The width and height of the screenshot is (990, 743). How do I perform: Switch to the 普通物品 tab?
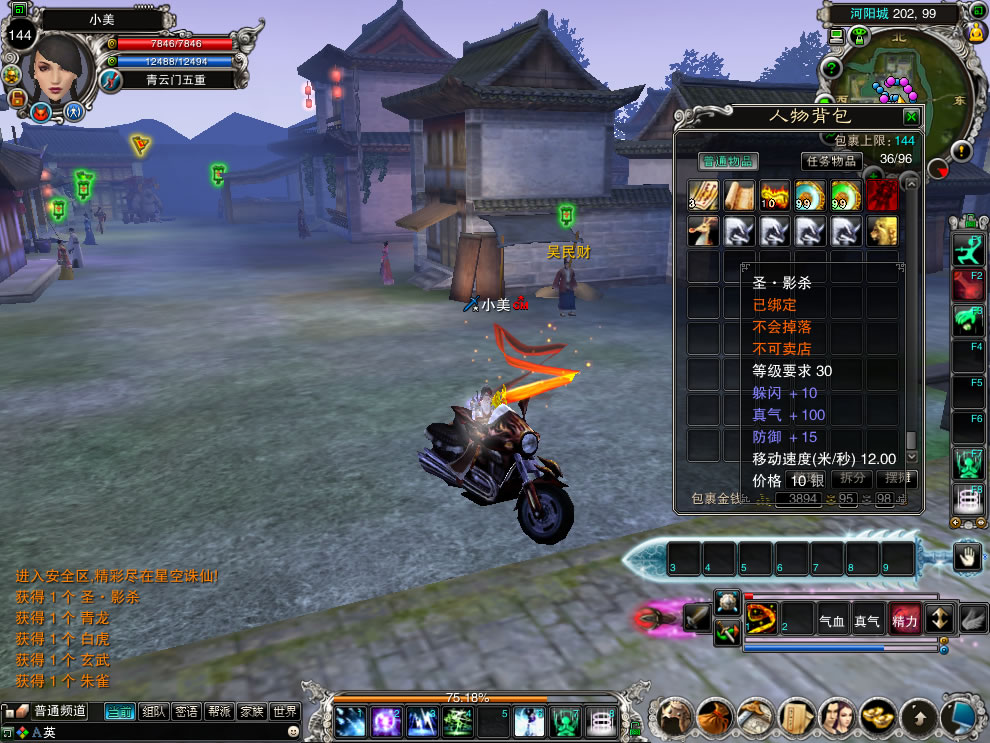(727, 161)
